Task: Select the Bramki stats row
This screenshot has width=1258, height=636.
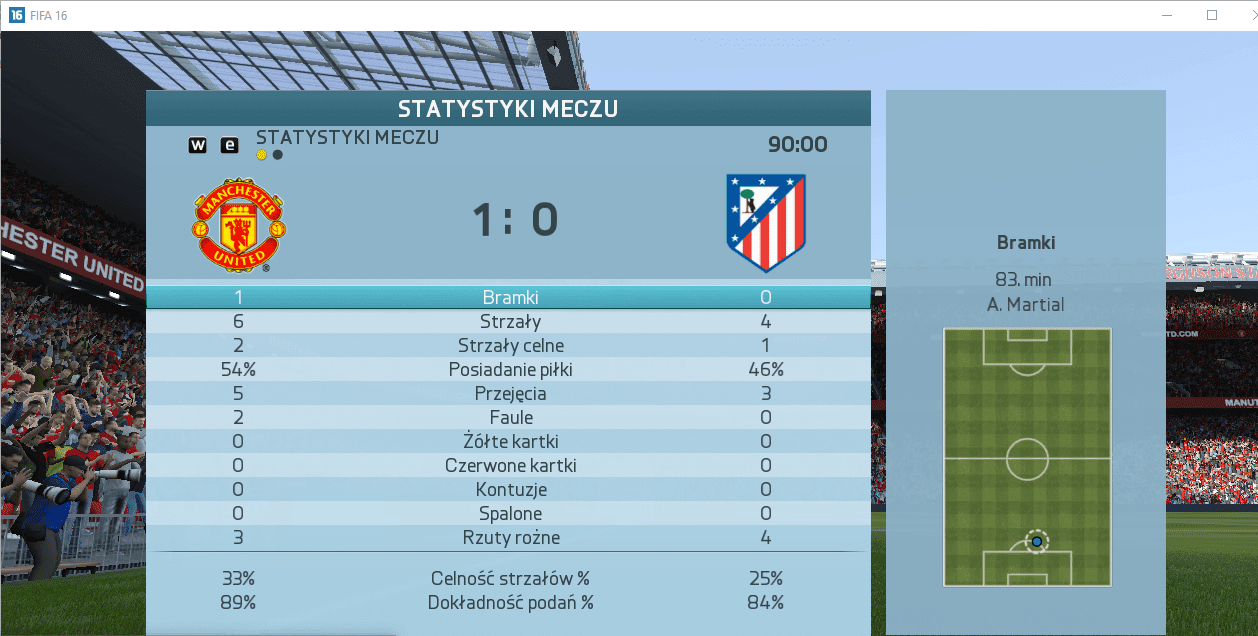Action: [x=510, y=297]
